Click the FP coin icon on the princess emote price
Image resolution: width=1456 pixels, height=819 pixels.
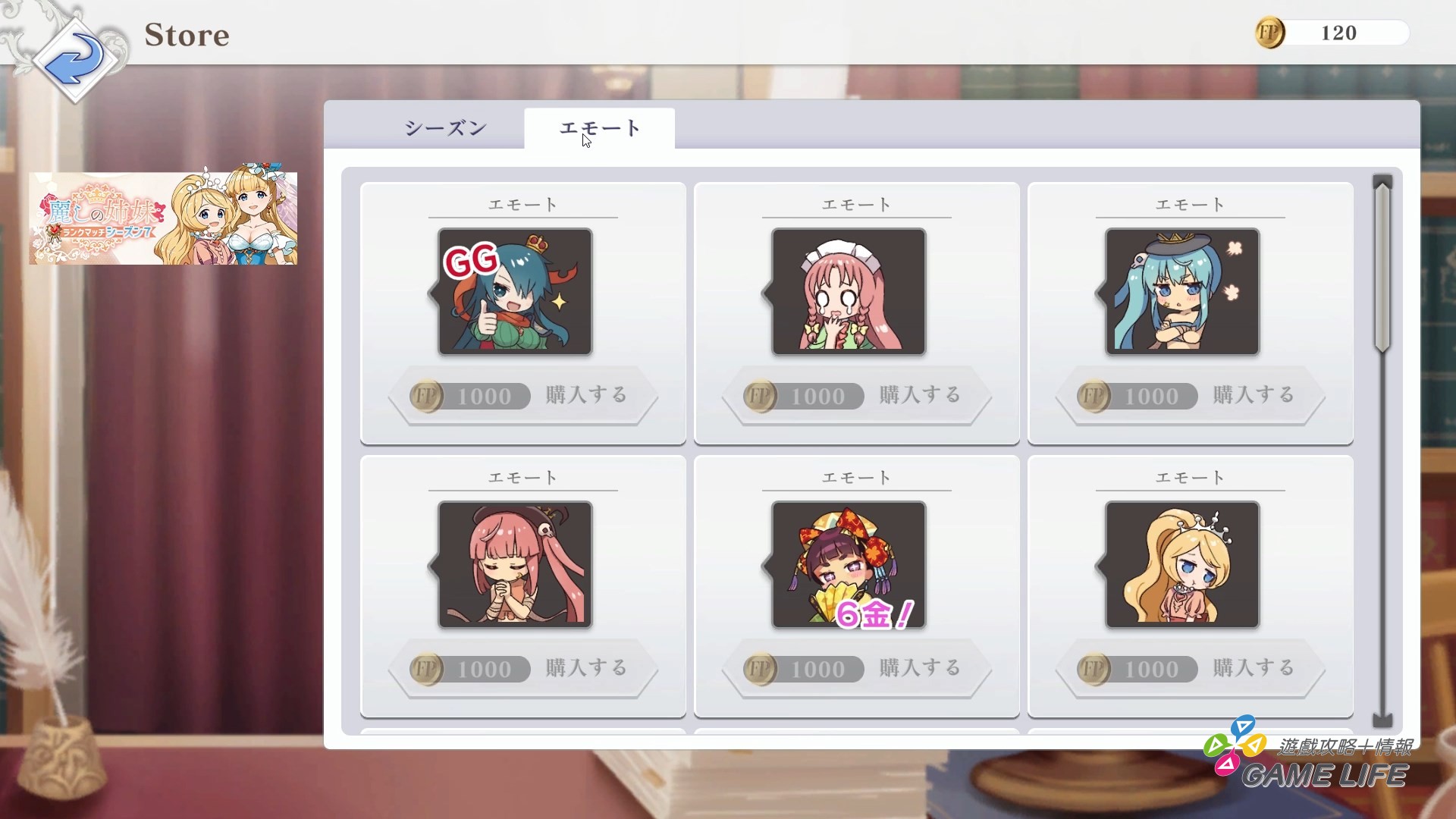tap(1094, 669)
